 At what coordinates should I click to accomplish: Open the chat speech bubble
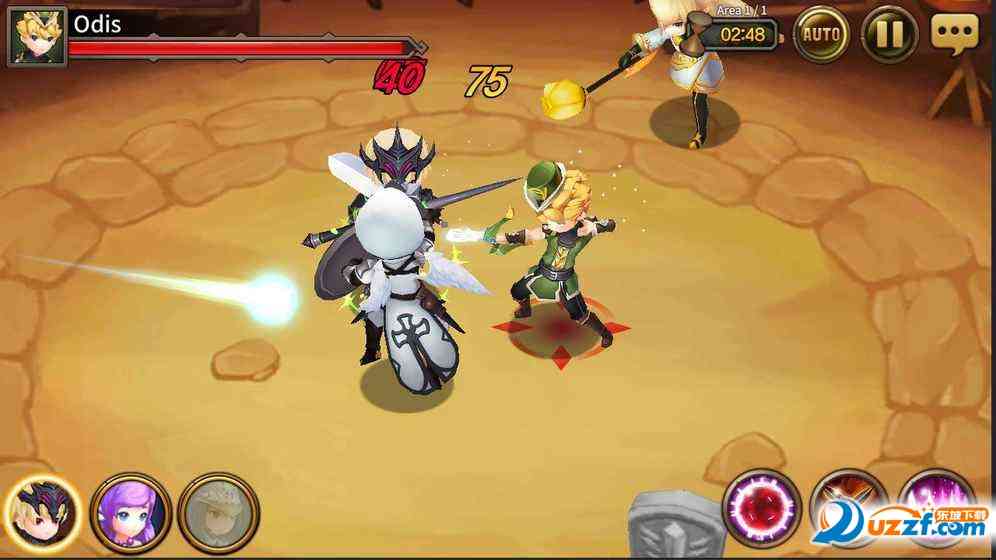[x=954, y=33]
